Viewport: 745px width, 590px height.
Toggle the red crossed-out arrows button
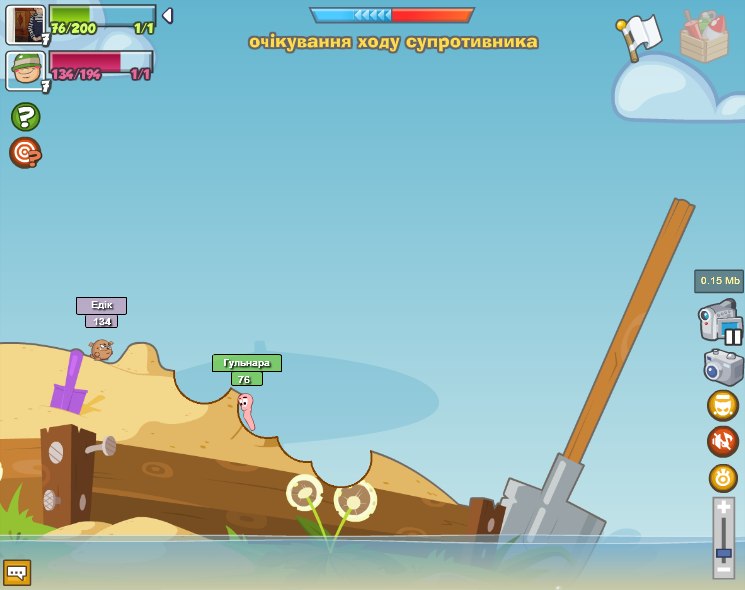pos(723,441)
